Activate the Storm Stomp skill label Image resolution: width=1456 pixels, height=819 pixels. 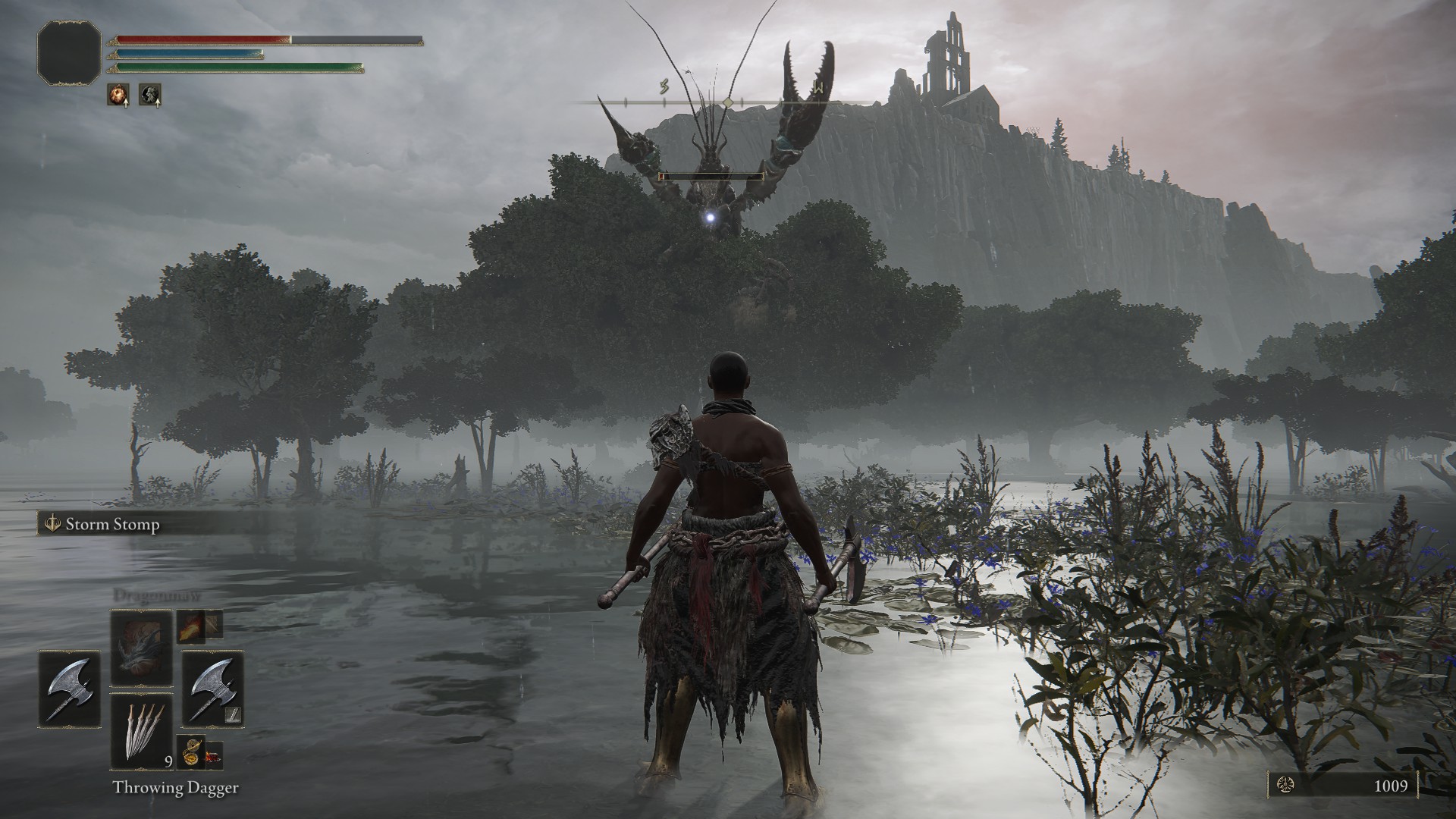click(112, 525)
